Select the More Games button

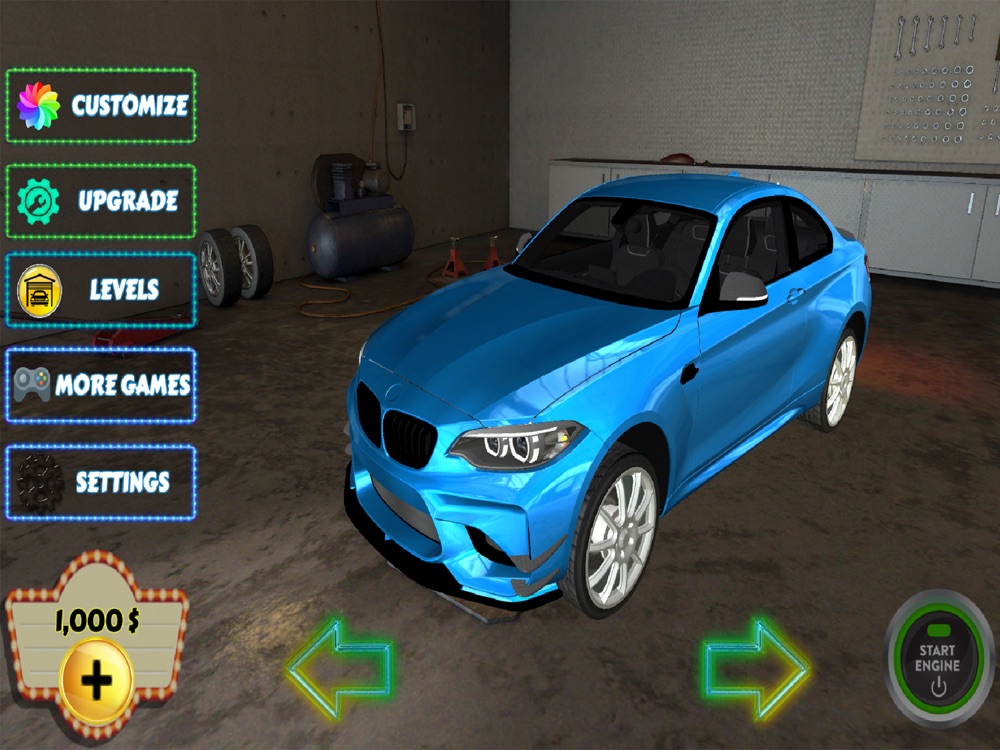(101, 385)
